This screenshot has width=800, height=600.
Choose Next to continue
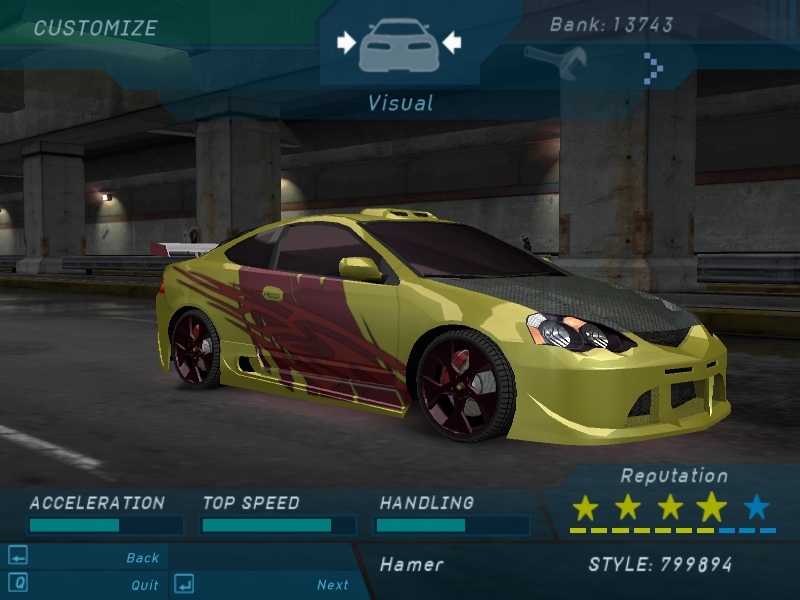point(332,585)
